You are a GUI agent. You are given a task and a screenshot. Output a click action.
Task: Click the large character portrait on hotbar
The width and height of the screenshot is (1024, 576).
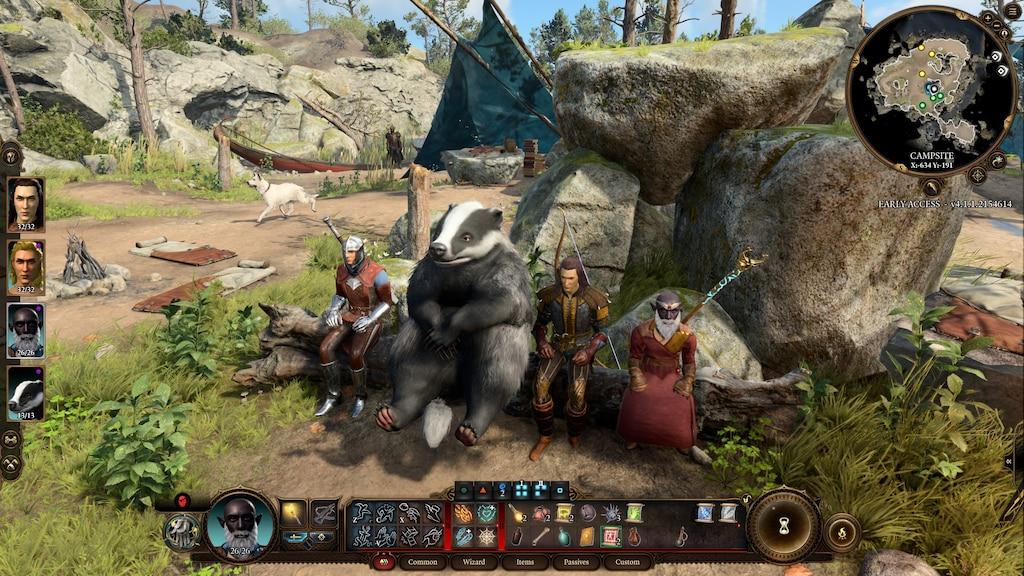coord(240,524)
